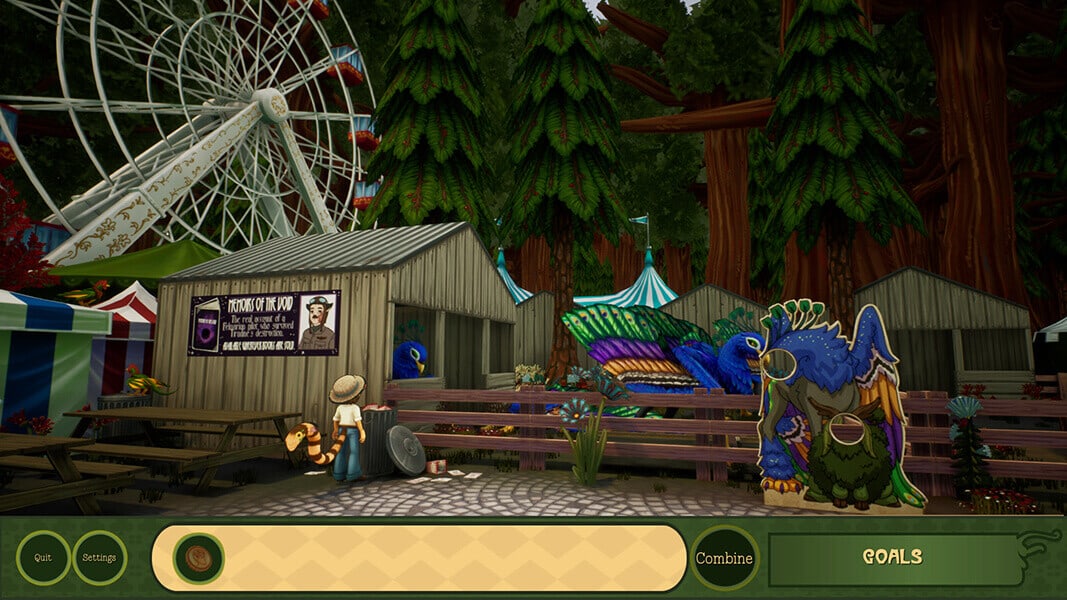Activate the Combine button
This screenshot has height=600, width=1067.
pos(724,558)
